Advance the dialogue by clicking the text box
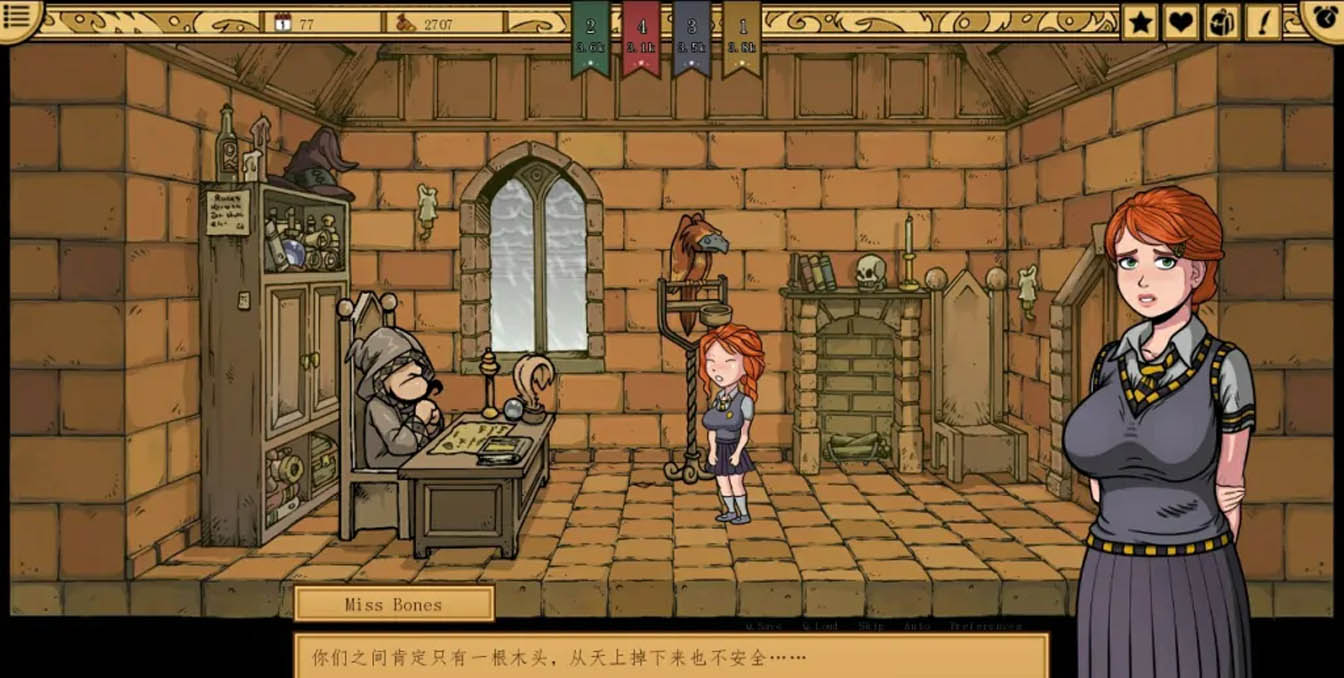Image resolution: width=1344 pixels, height=678 pixels. click(670, 657)
